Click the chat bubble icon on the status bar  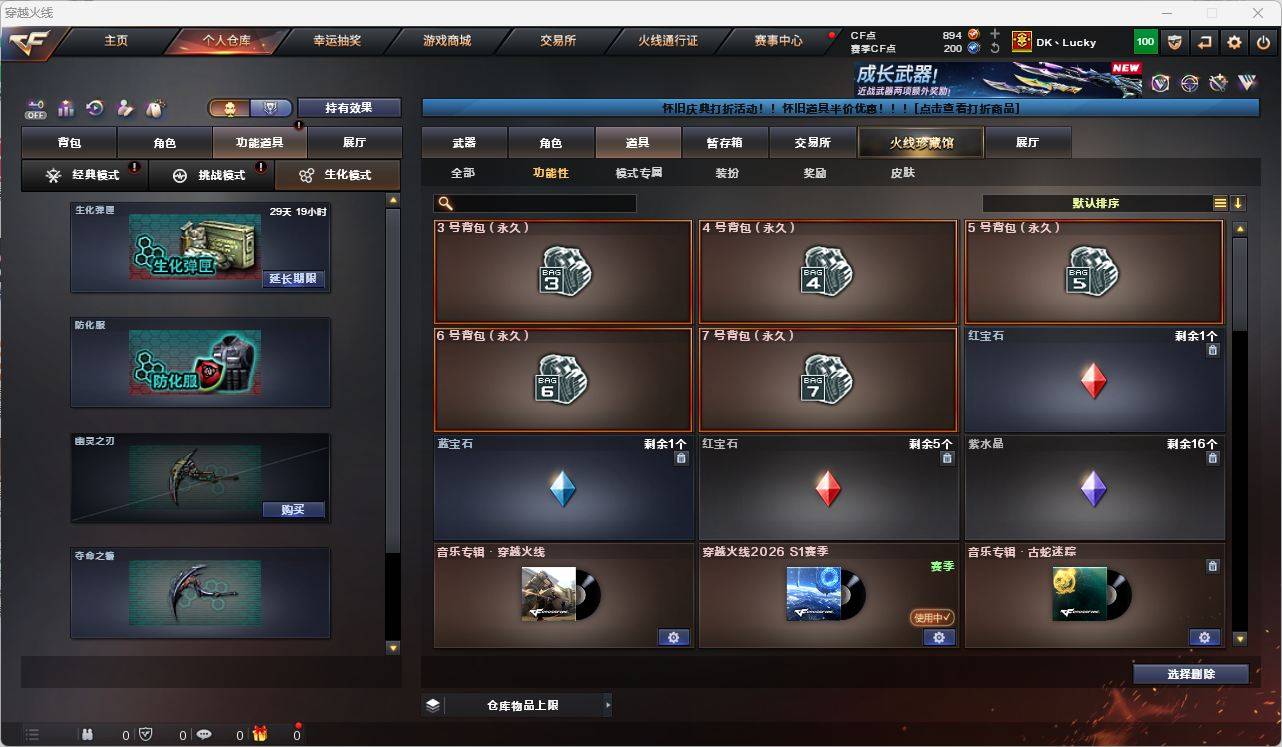[x=203, y=733]
